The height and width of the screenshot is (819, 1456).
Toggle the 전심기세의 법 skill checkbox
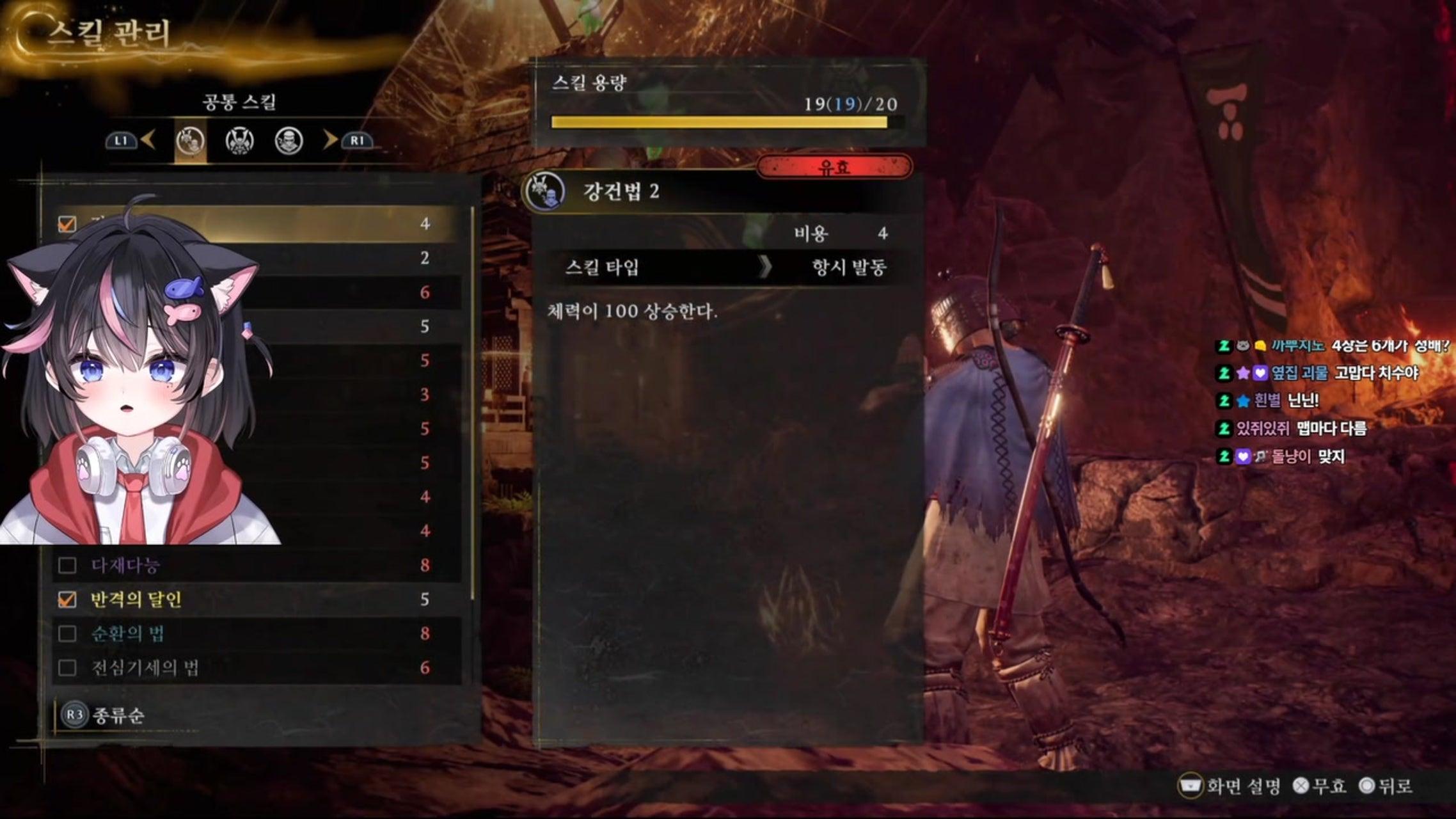pos(67,668)
